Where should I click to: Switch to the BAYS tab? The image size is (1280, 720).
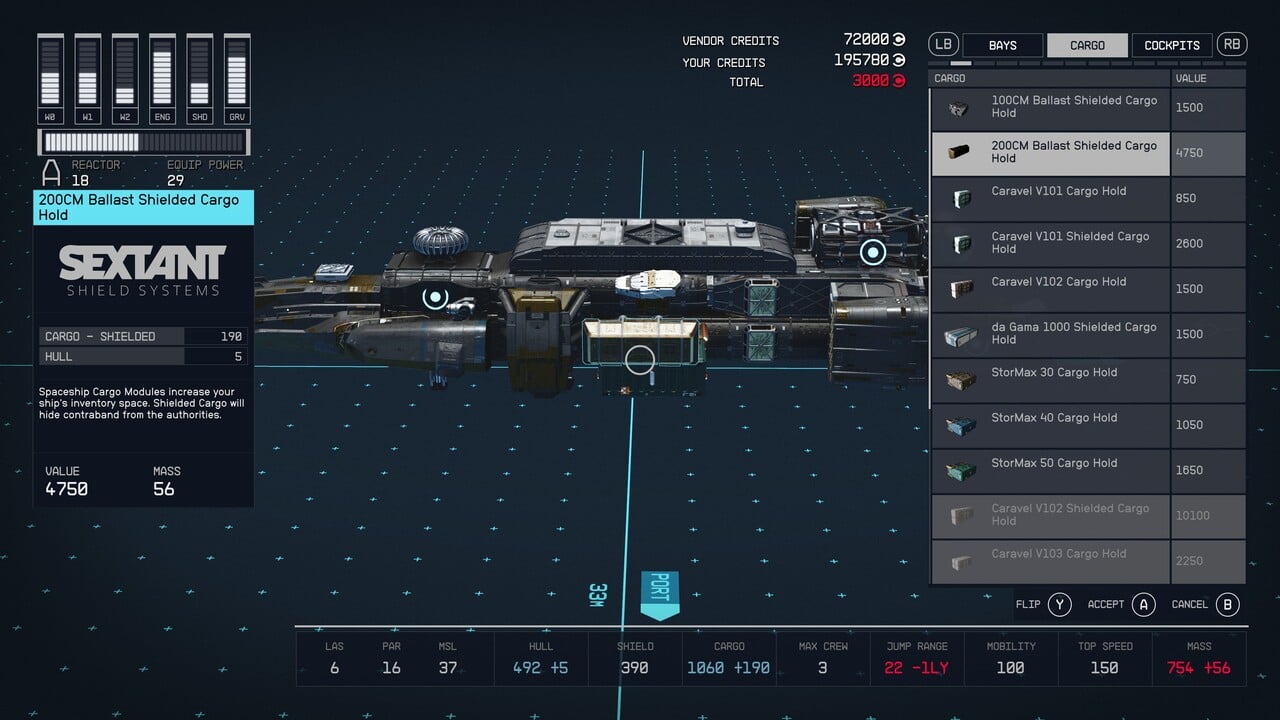point(1002,44)
